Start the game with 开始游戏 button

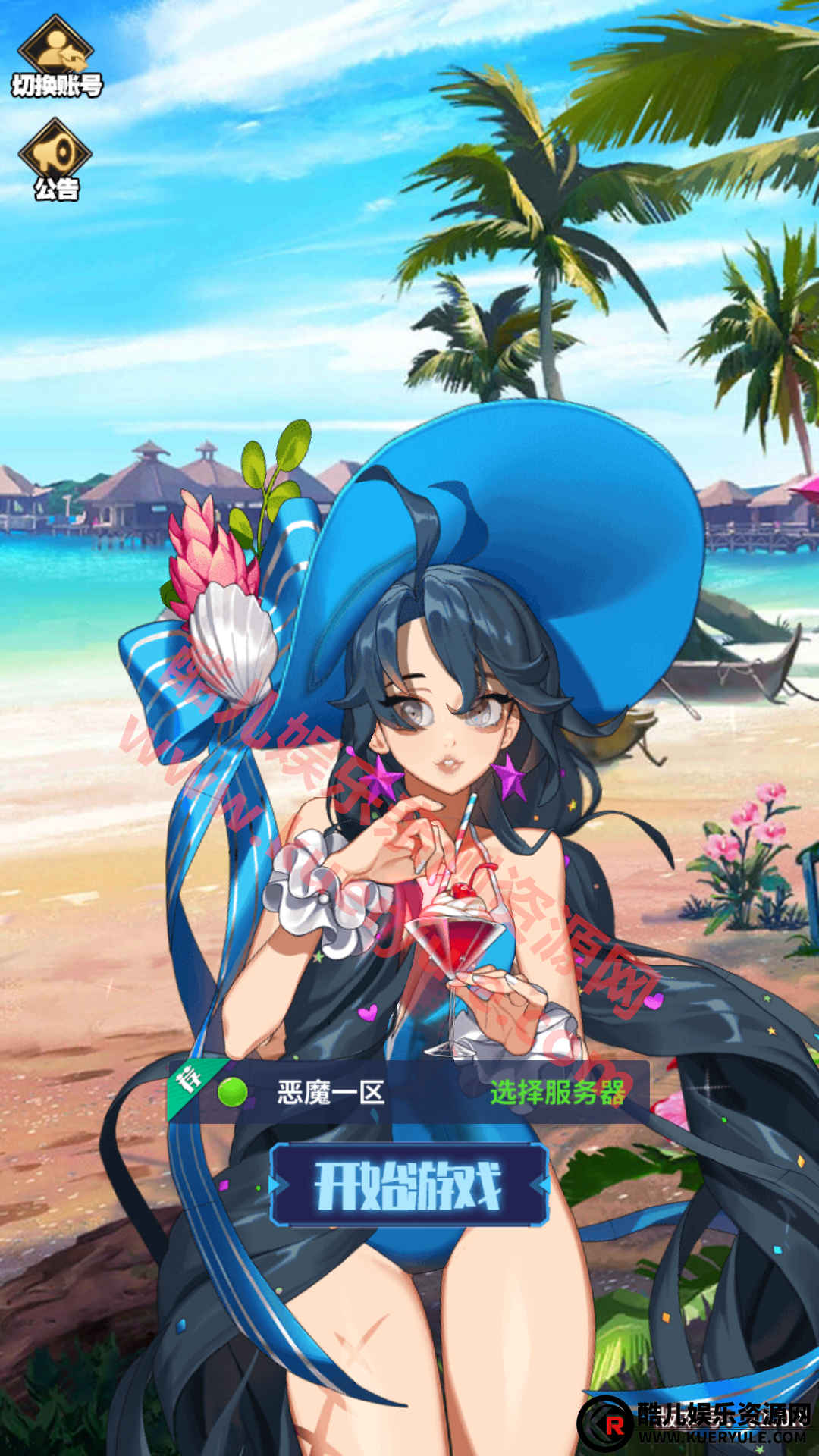tap(409, 1185)
